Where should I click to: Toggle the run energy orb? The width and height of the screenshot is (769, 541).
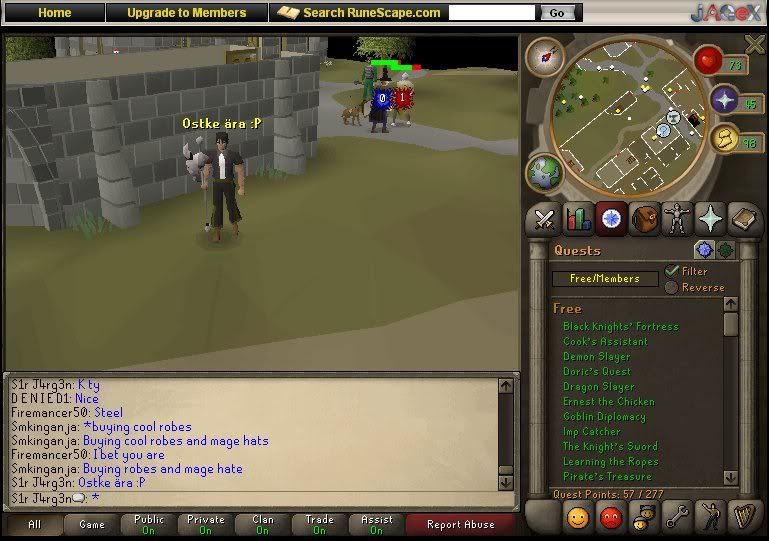click(x=724, y=140)
